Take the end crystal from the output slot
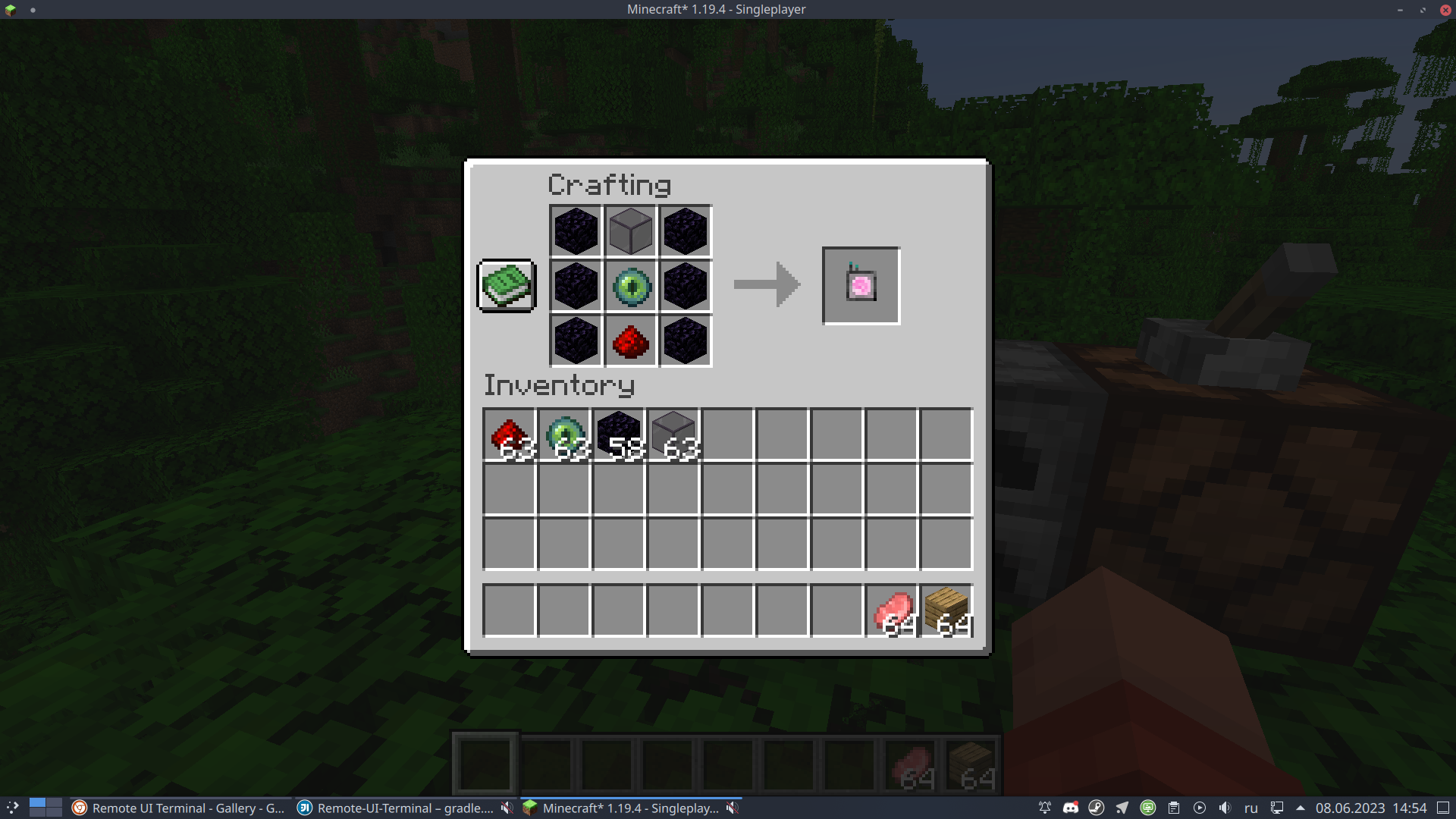Image resolution: width=1456 pixels, height=819 pixels. pyautogui.click(x=861, y=286)
